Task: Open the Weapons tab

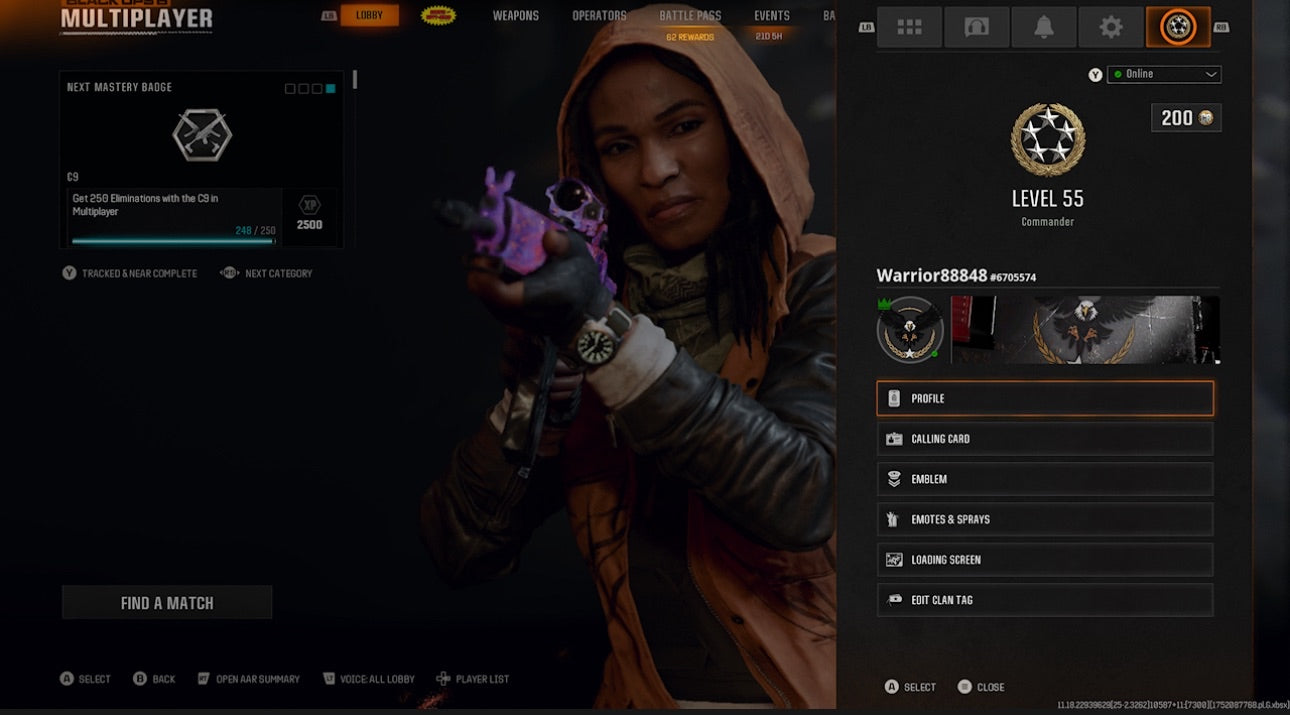Action: point(515,16)
